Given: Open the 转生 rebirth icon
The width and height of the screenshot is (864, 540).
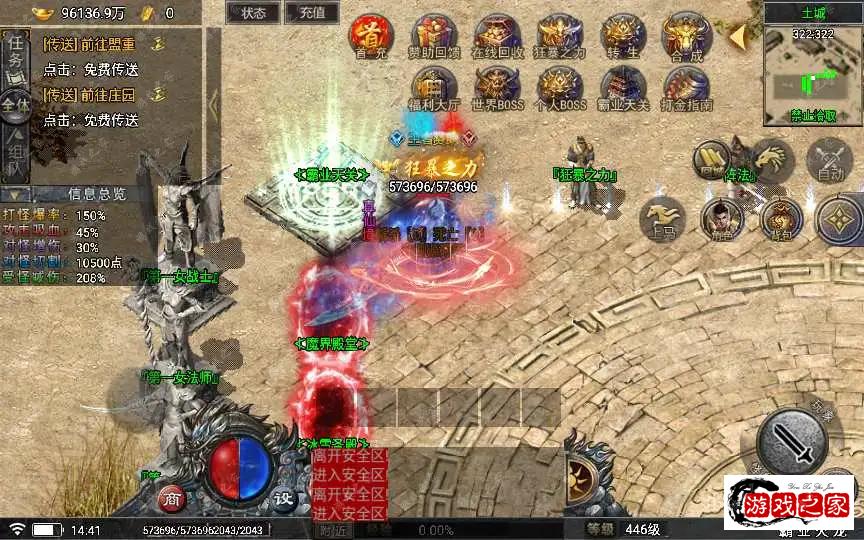Looking at the screenshot, I should click(x=623, y=35).
